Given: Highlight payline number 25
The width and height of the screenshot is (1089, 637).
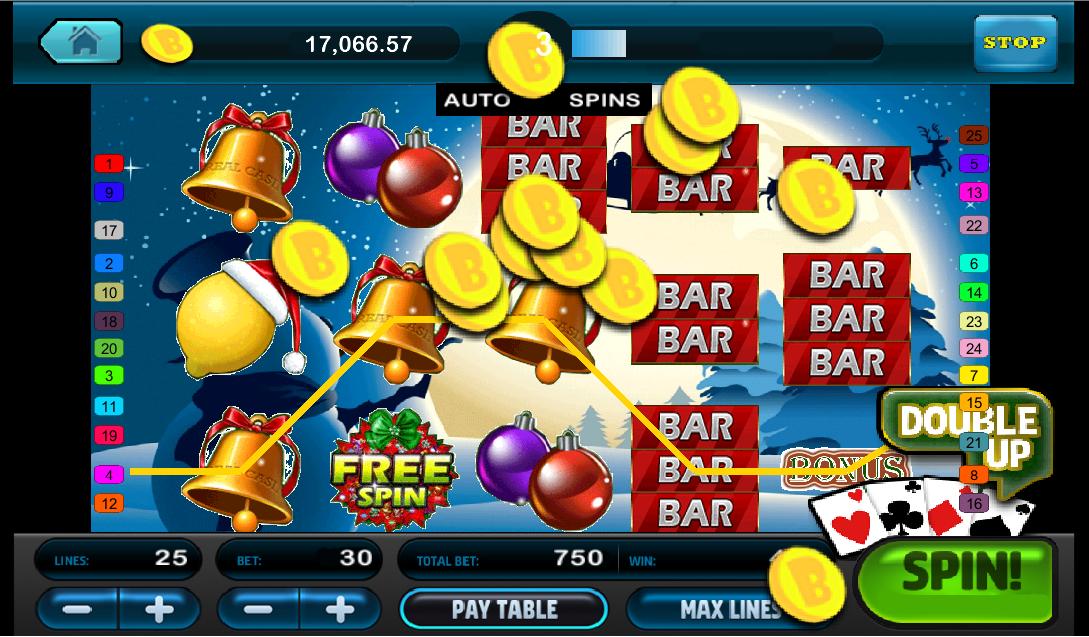Looking at the screenshot, I should 973,135.
